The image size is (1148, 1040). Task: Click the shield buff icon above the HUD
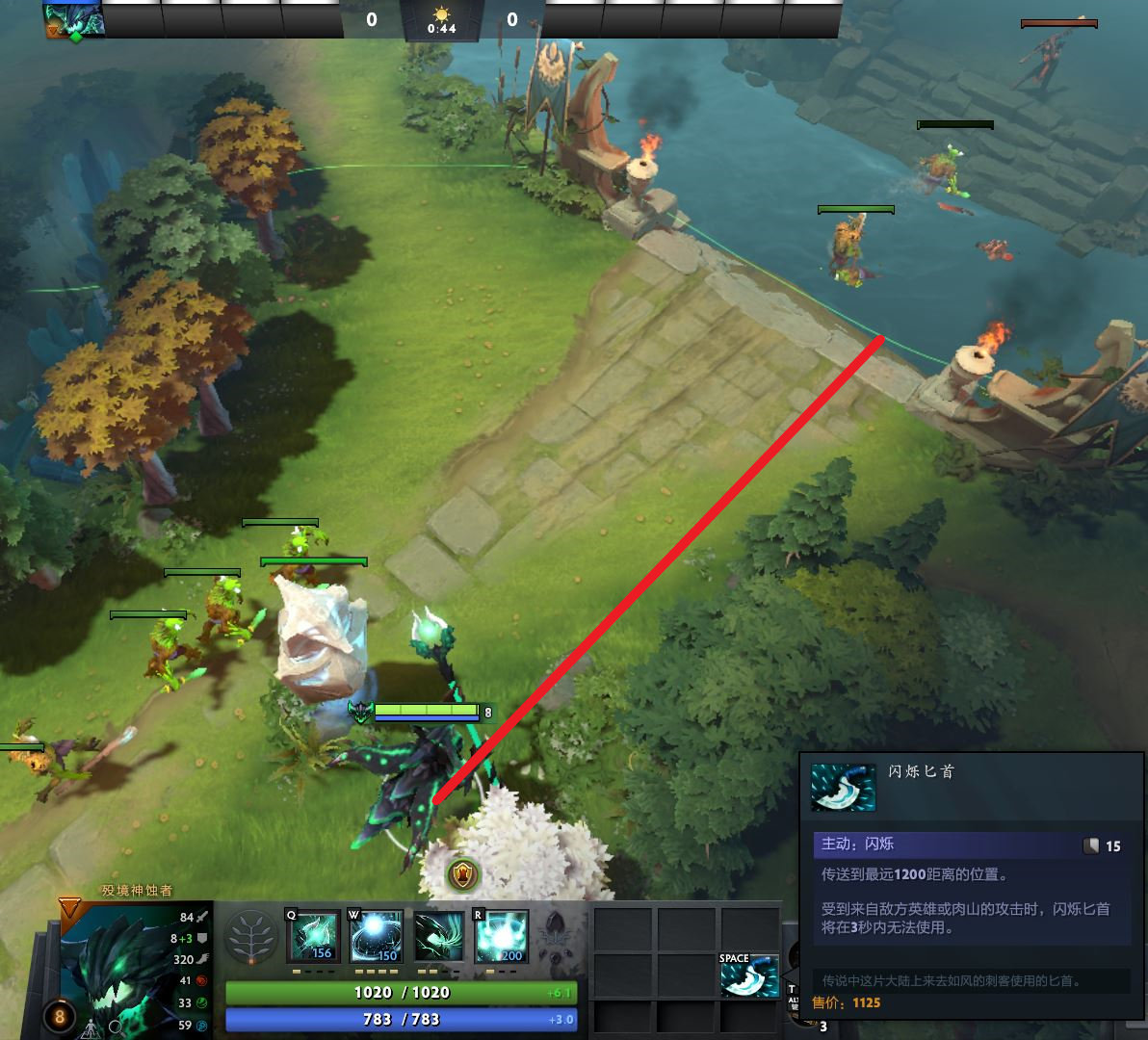pyautogui.click(x=463, y=874)
